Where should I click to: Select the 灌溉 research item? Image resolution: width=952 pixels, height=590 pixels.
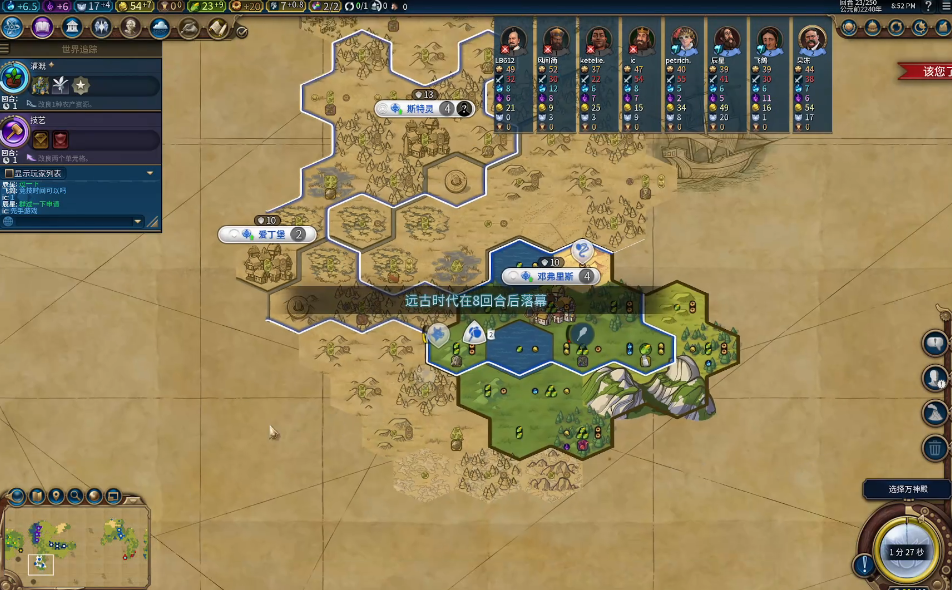(14, 77)
